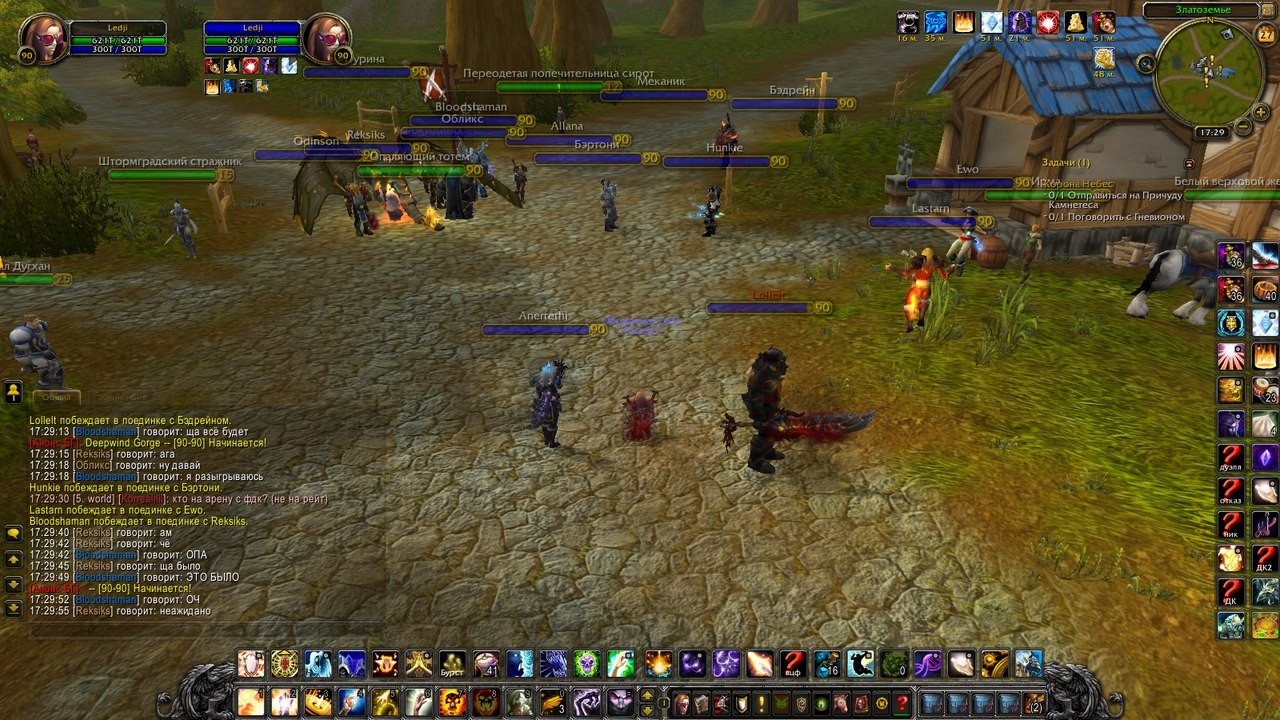Open the backpack bag slot

click(x=1033, y=703)
